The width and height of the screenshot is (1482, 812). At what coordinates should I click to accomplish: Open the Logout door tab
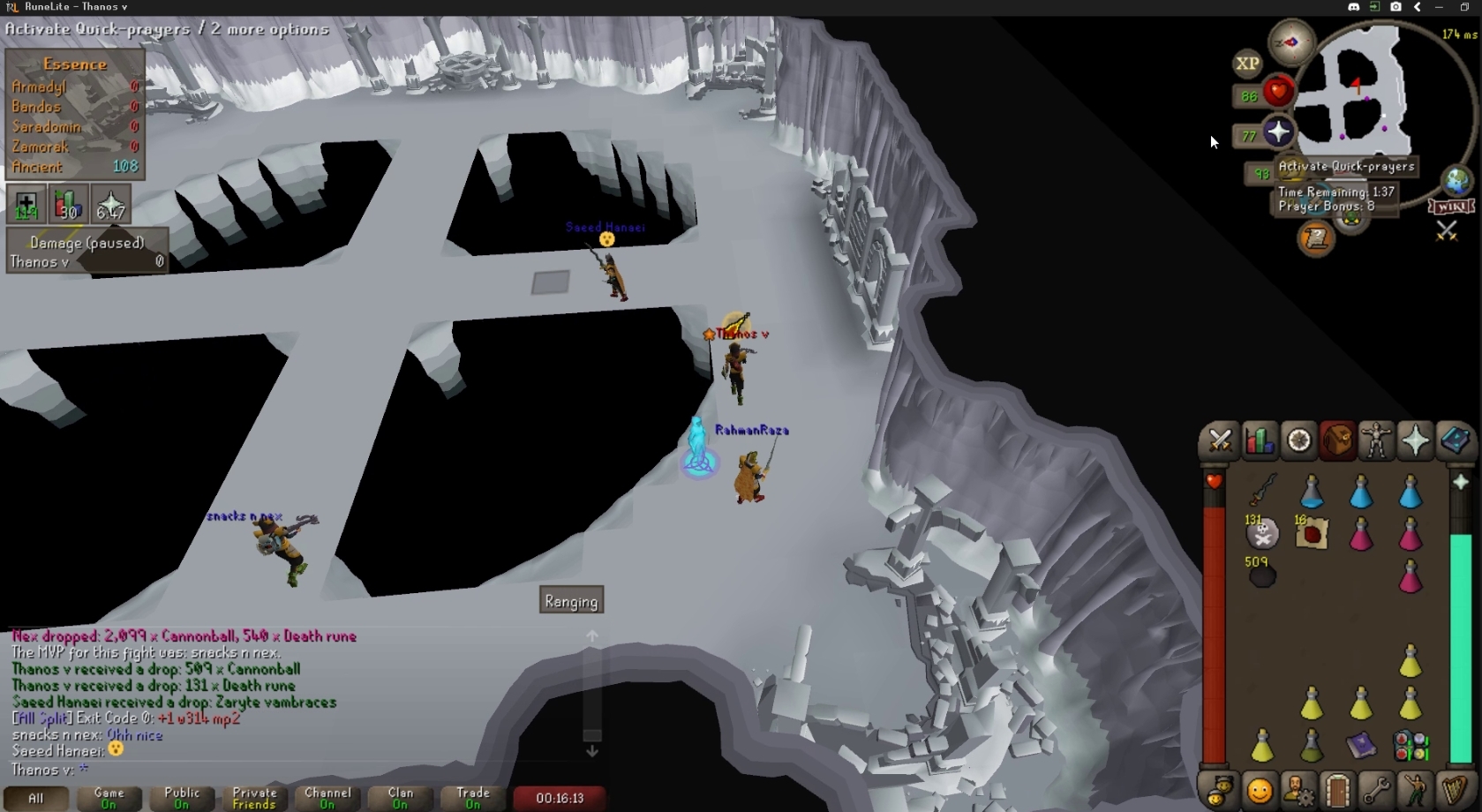(1336, 790)
